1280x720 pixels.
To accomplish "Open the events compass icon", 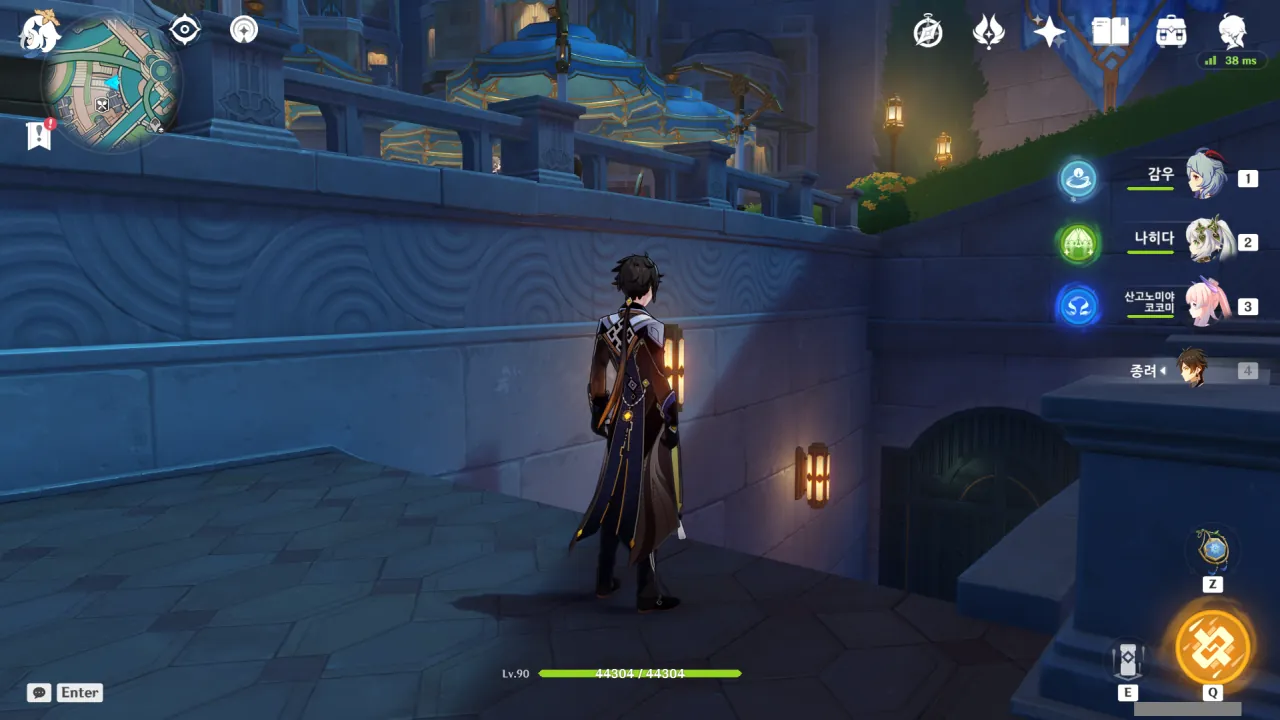I will pyautogui.click(x=928, y=32).
